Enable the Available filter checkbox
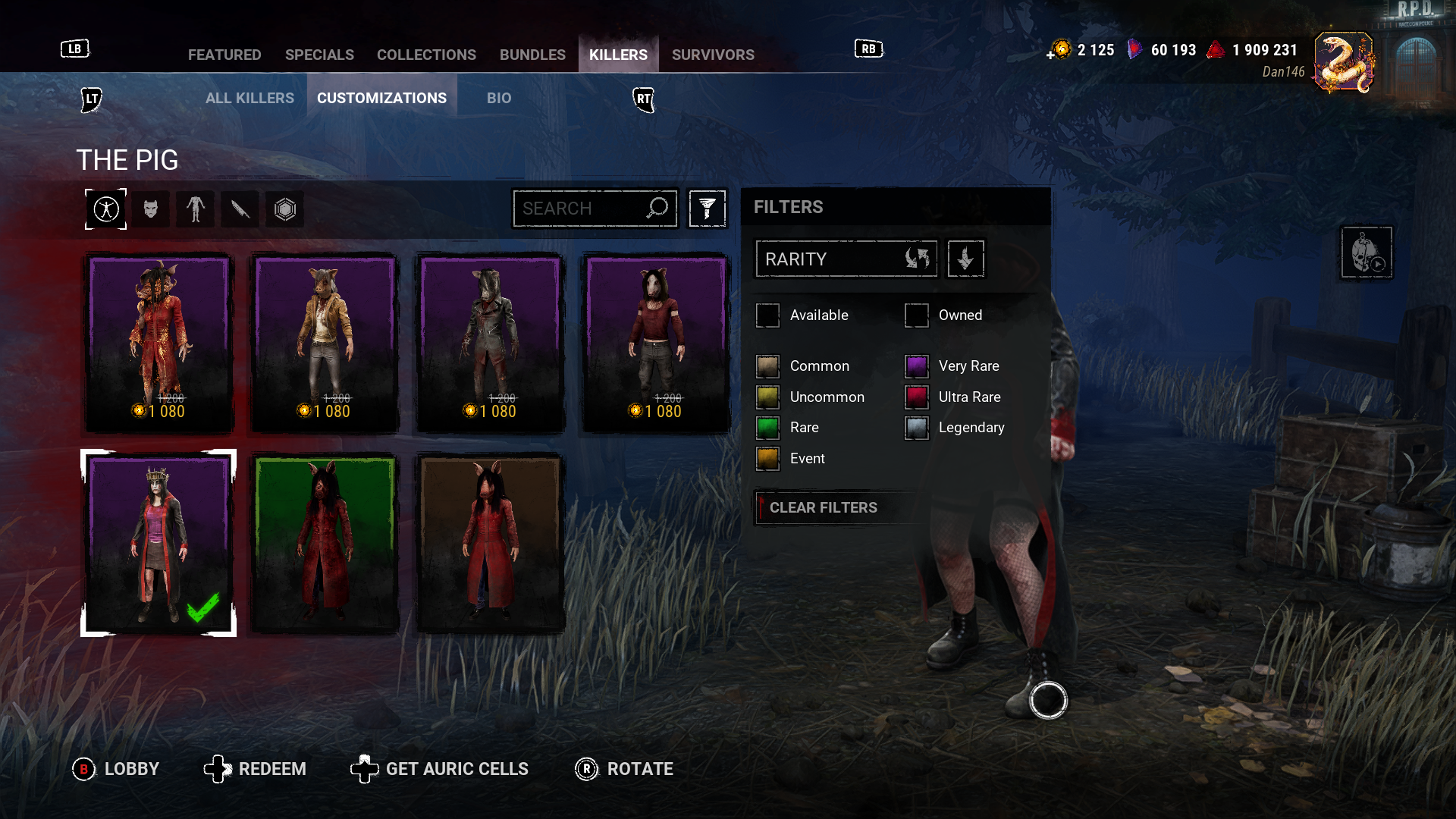Viewport: 1456px width, 819px height. point(767,315)
